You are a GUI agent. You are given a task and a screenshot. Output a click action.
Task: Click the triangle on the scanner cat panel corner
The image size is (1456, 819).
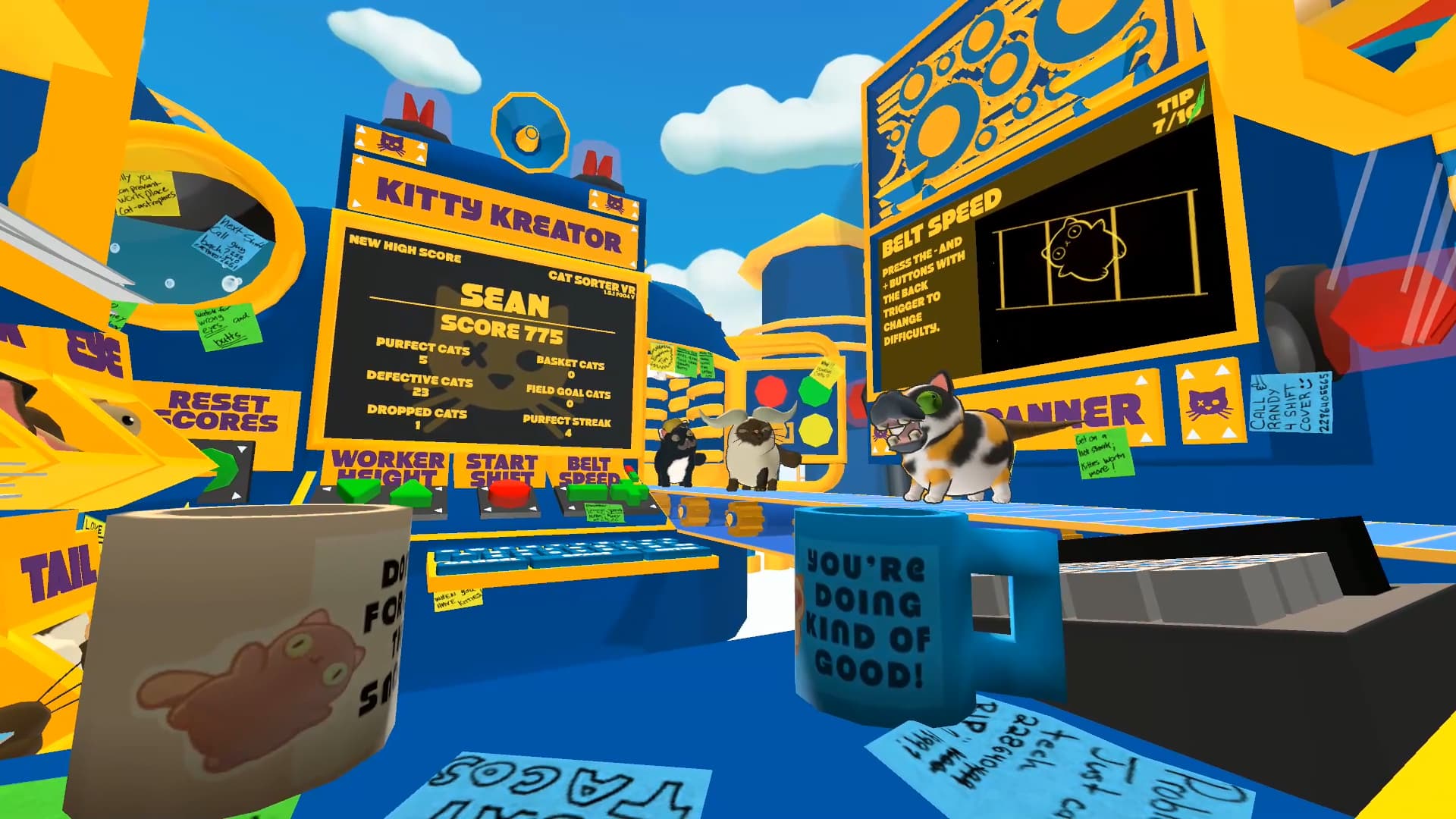click(1188, 372)
